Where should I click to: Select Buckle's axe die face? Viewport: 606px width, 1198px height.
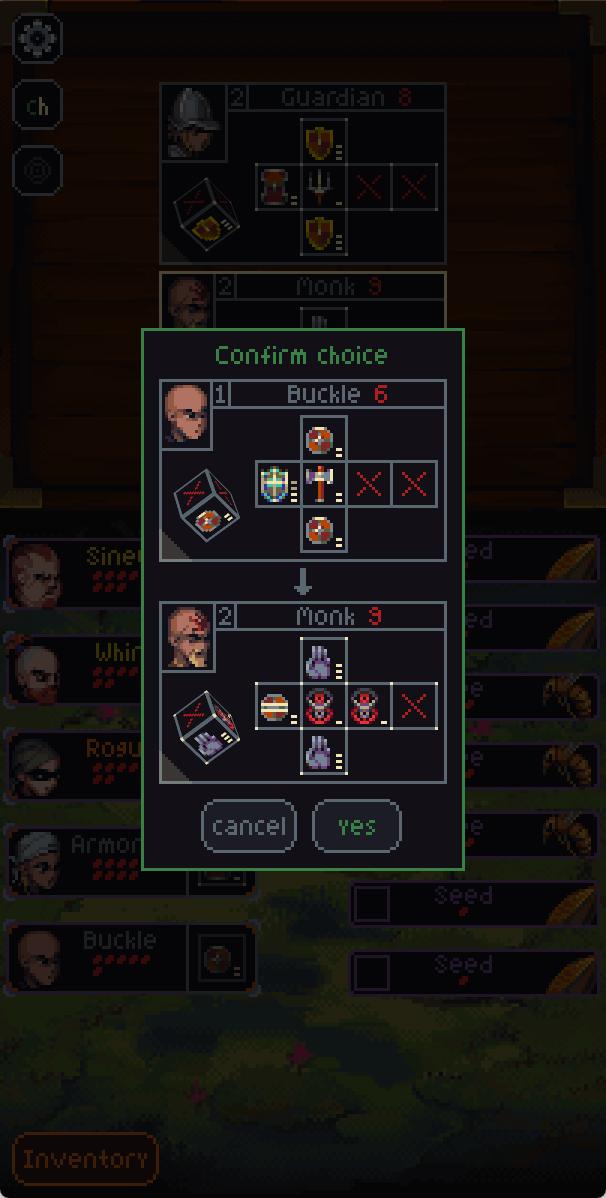324,484
